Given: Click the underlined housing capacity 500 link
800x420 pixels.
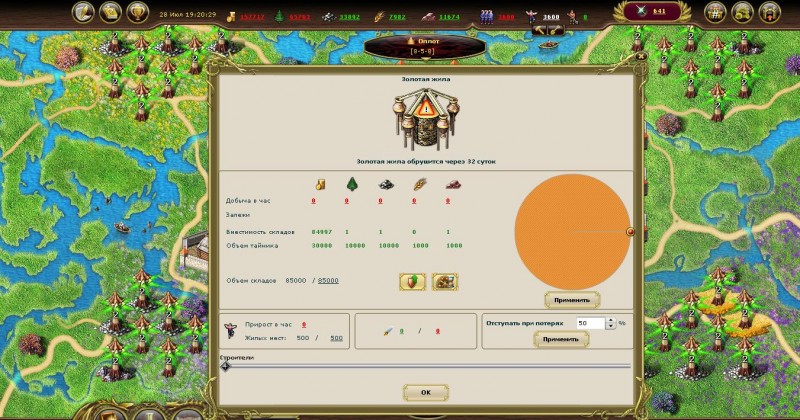Looking at the screenshot, I should point(336,338).
